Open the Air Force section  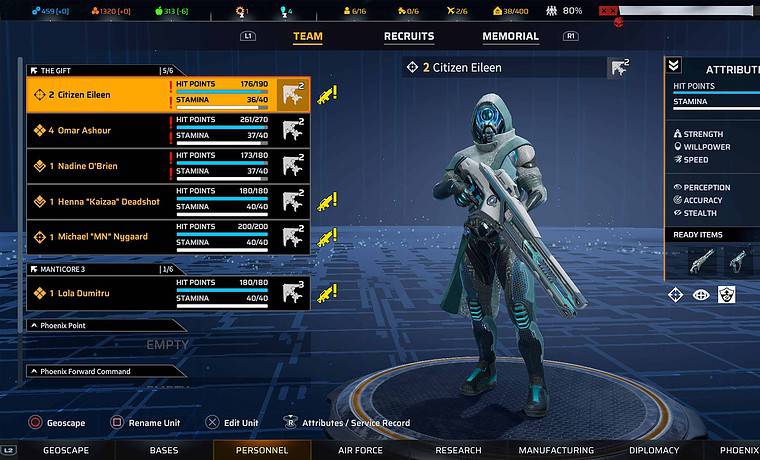click(x=360, y=451)
